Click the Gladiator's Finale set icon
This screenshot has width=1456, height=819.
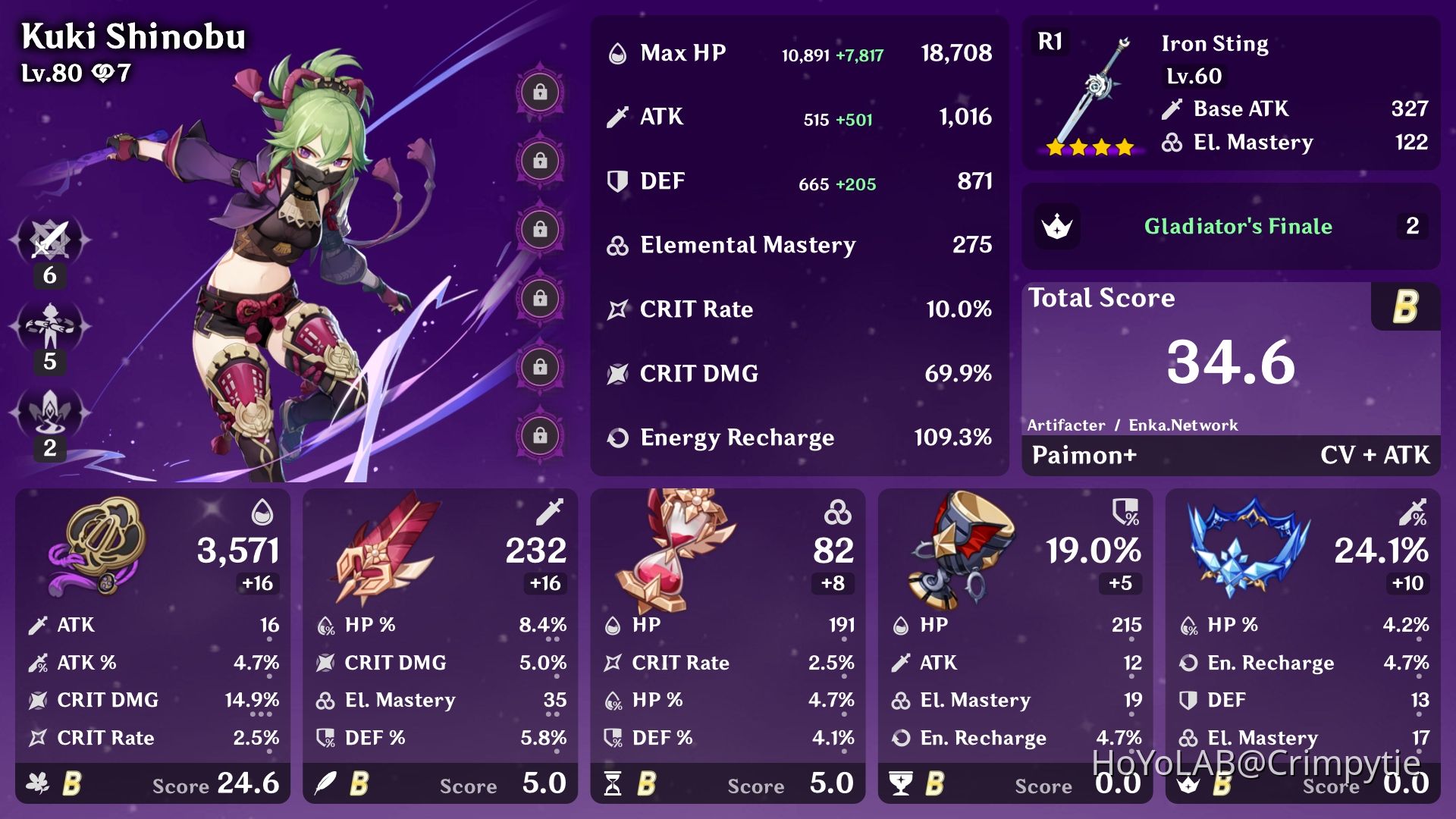(x=1058, y=226)
